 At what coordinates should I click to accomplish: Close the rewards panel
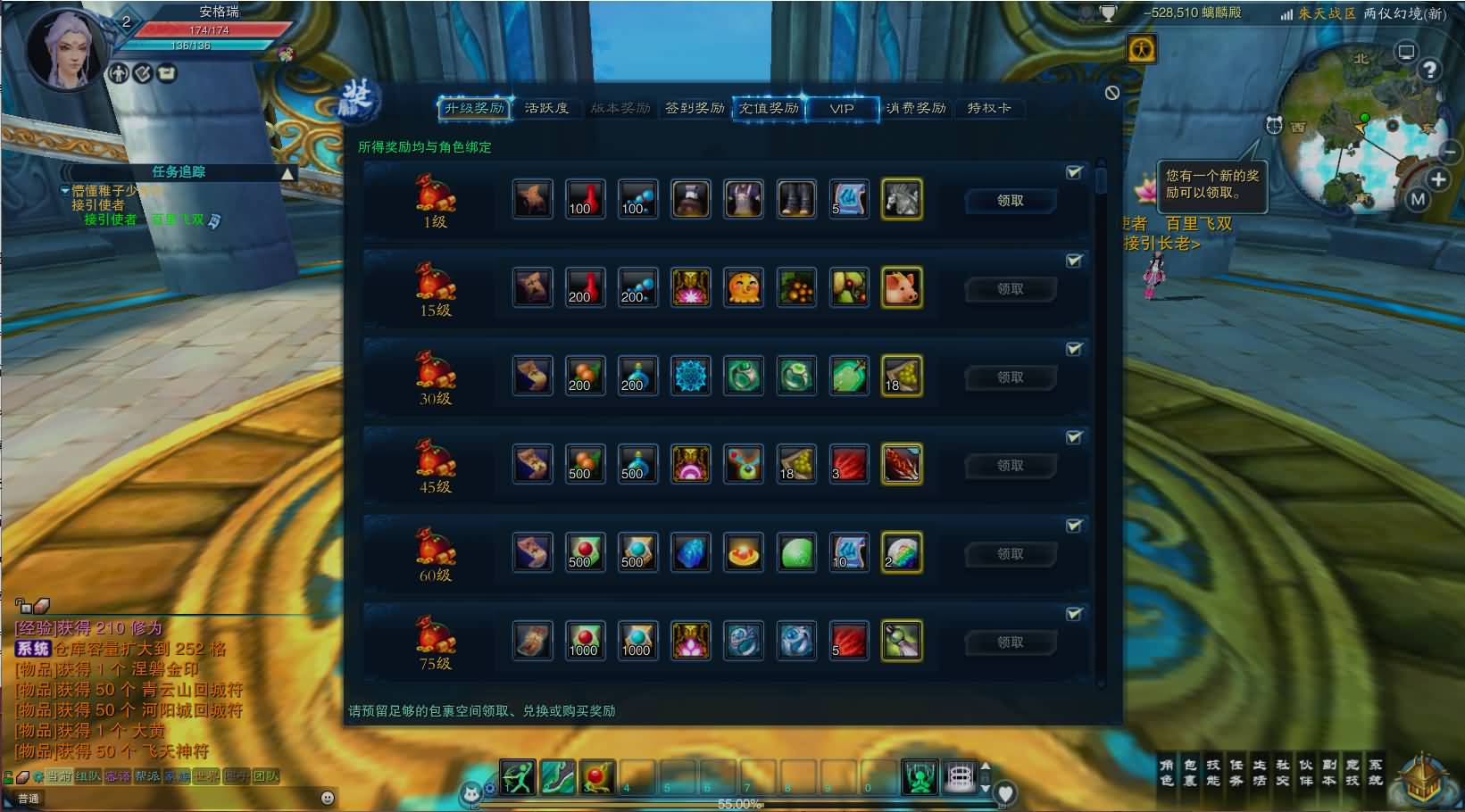(1112, 93)
